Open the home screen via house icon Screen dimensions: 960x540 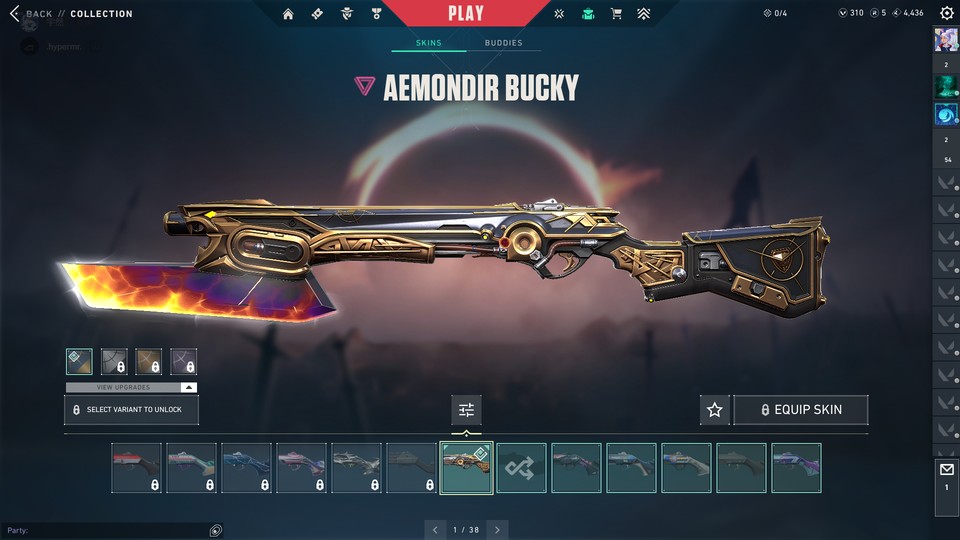pos(288,14)
